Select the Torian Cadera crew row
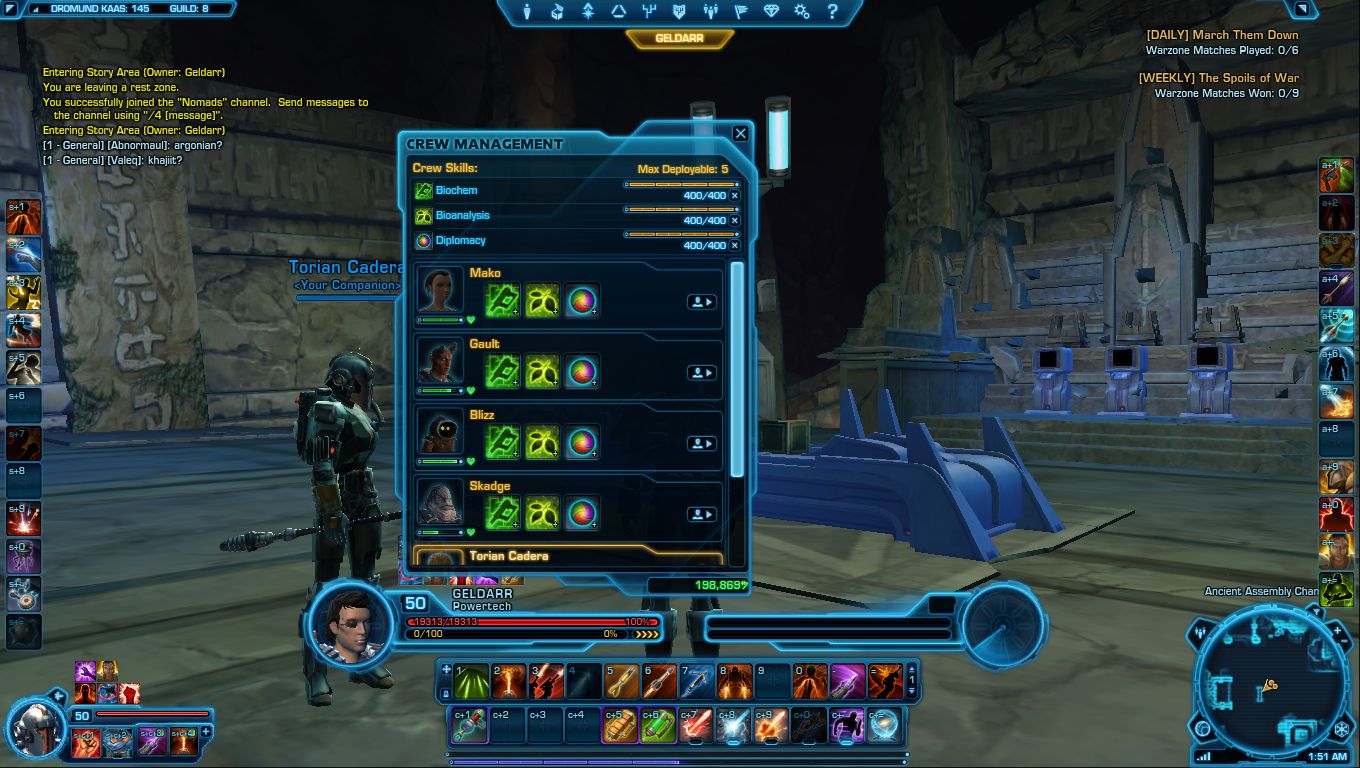The image size is (1360, 768). coord(567,556)
